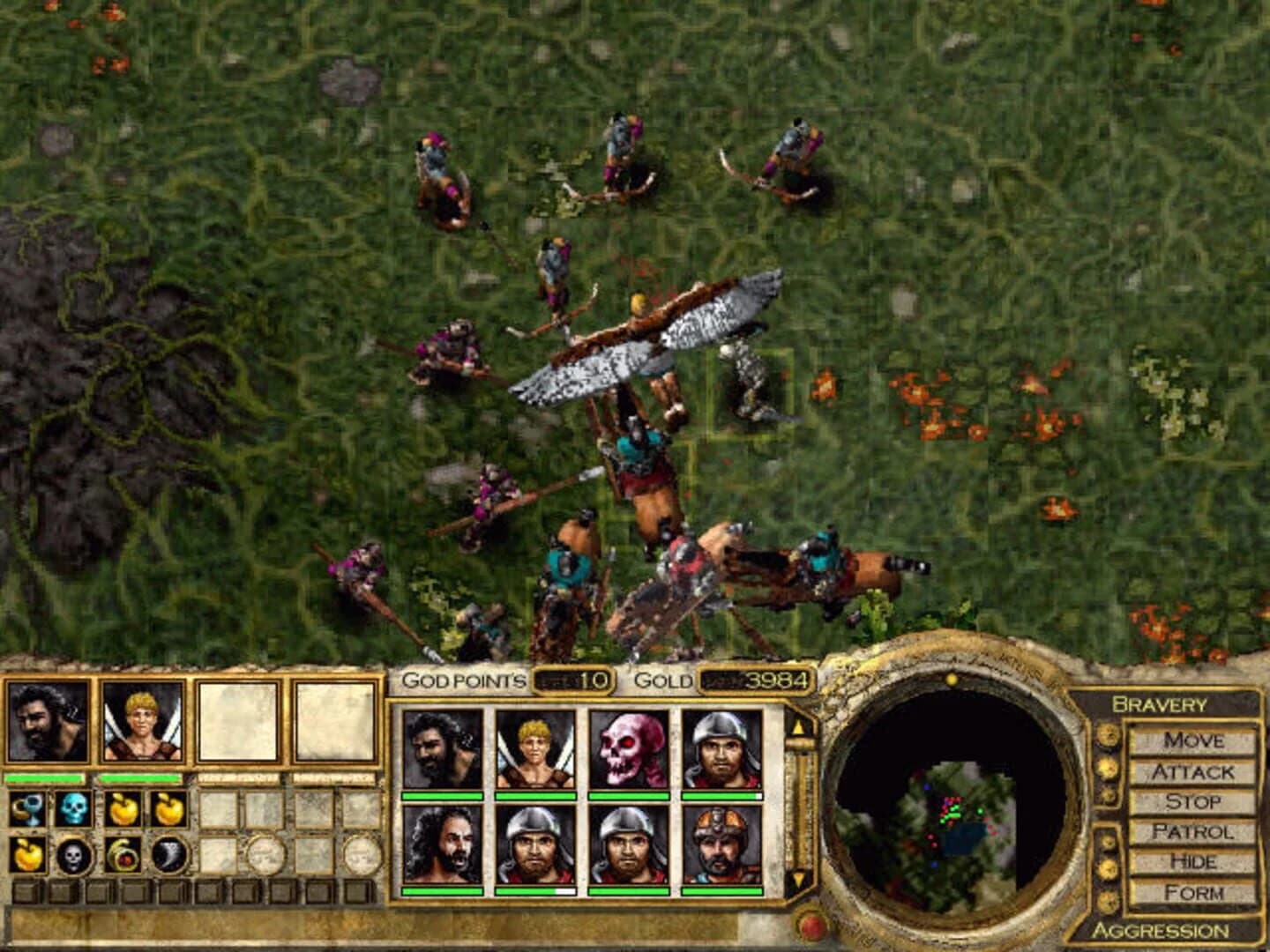Issue the Move command

(x=1194, y=740)
